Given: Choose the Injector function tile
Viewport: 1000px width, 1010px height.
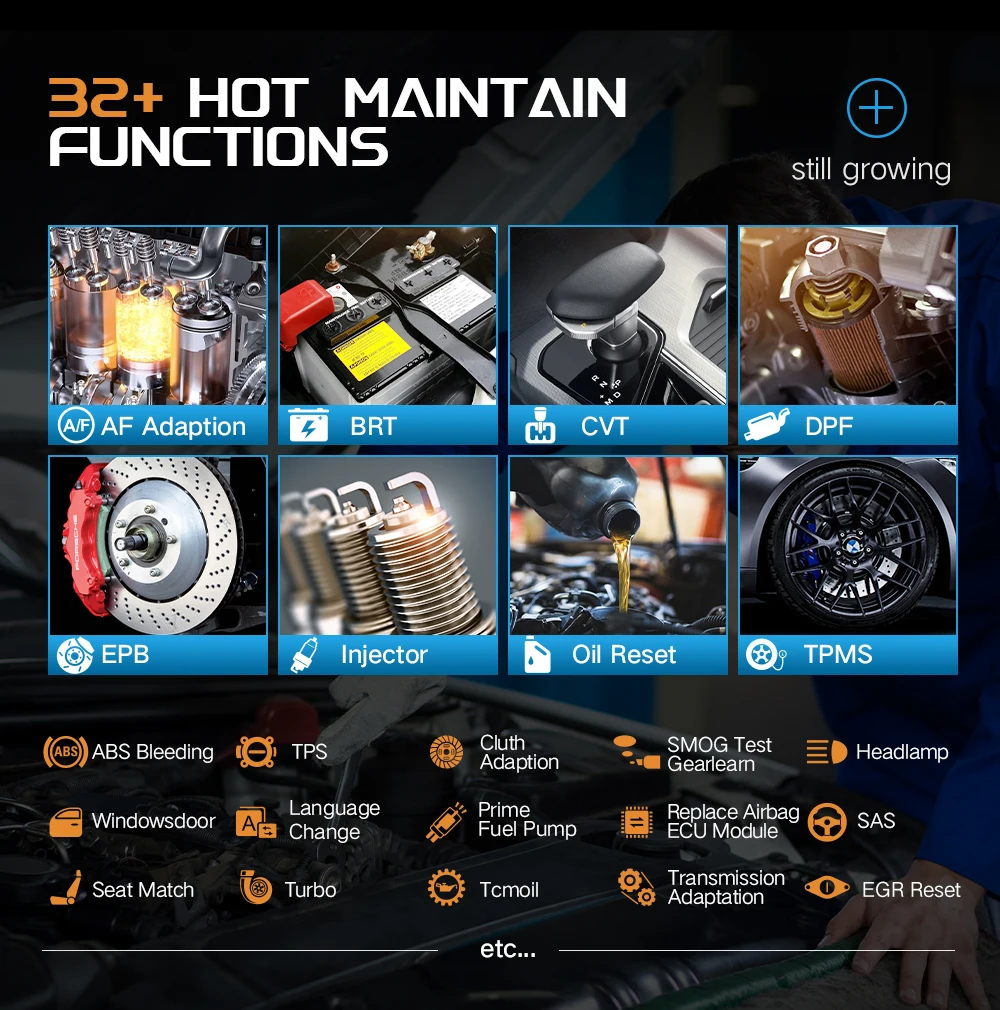Looking at the screenshot, I should coord(388,565).
